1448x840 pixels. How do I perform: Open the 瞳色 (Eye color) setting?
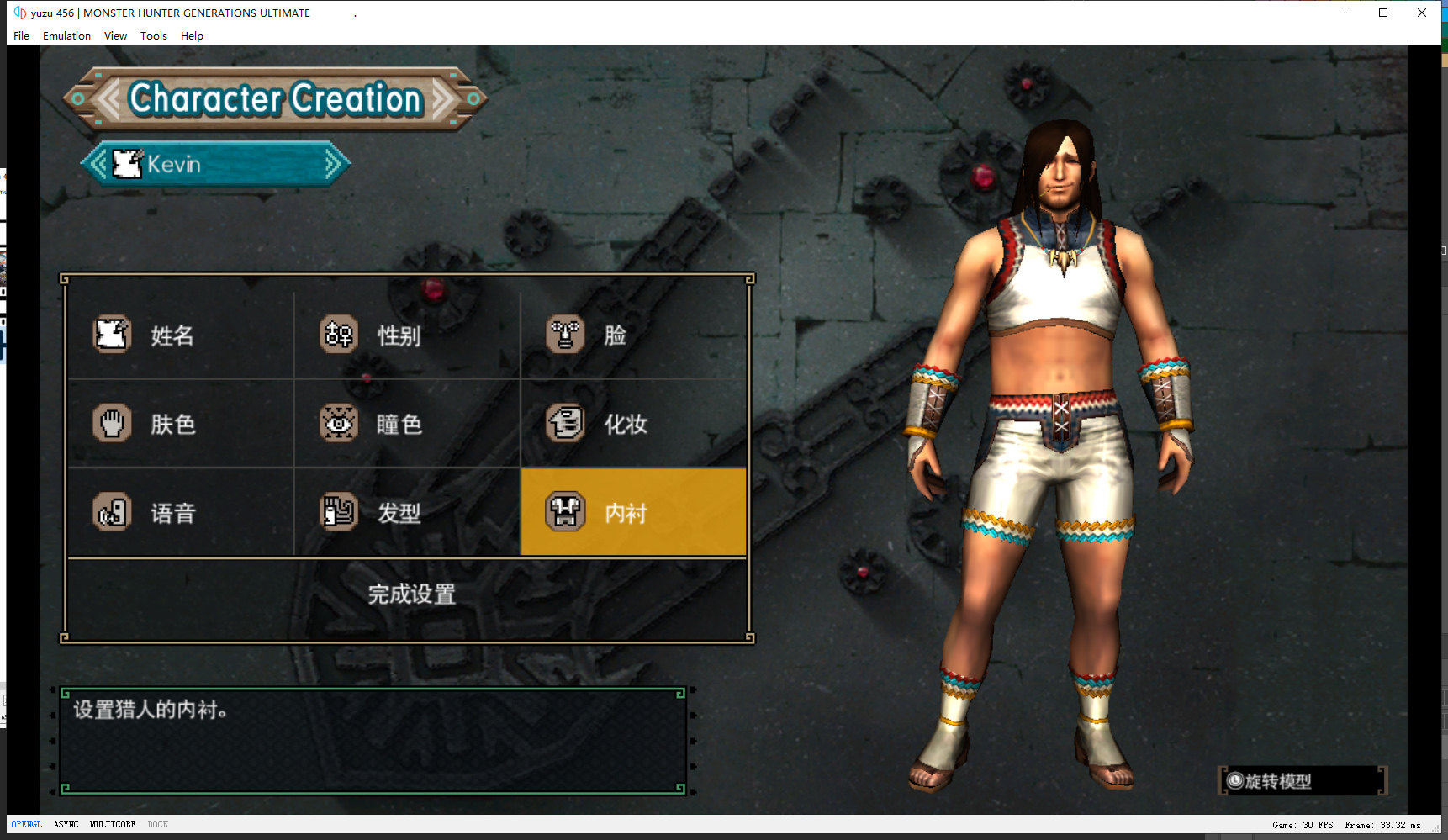[x=399, y=424]
